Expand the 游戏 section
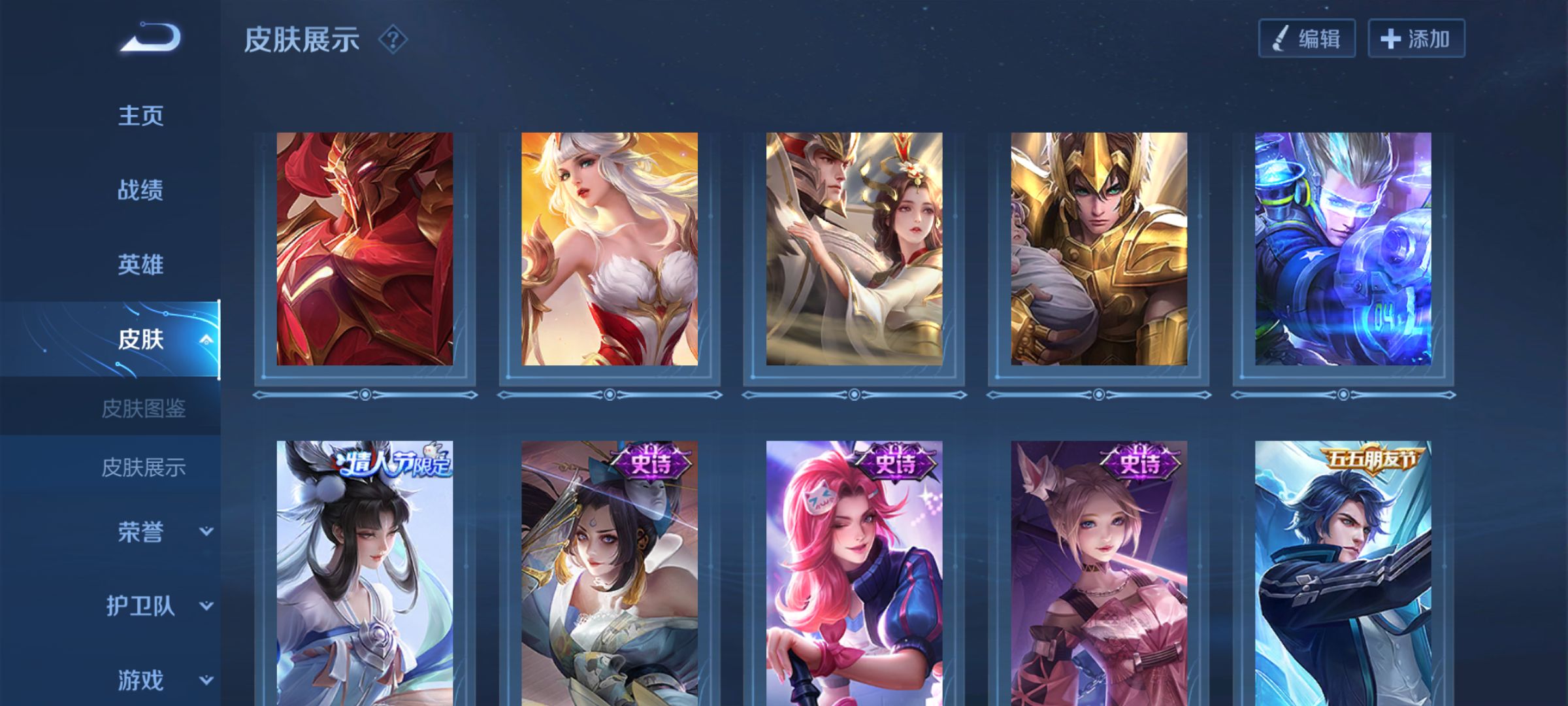Screen dimensions: 1568x706 click(x=206, y=681)
